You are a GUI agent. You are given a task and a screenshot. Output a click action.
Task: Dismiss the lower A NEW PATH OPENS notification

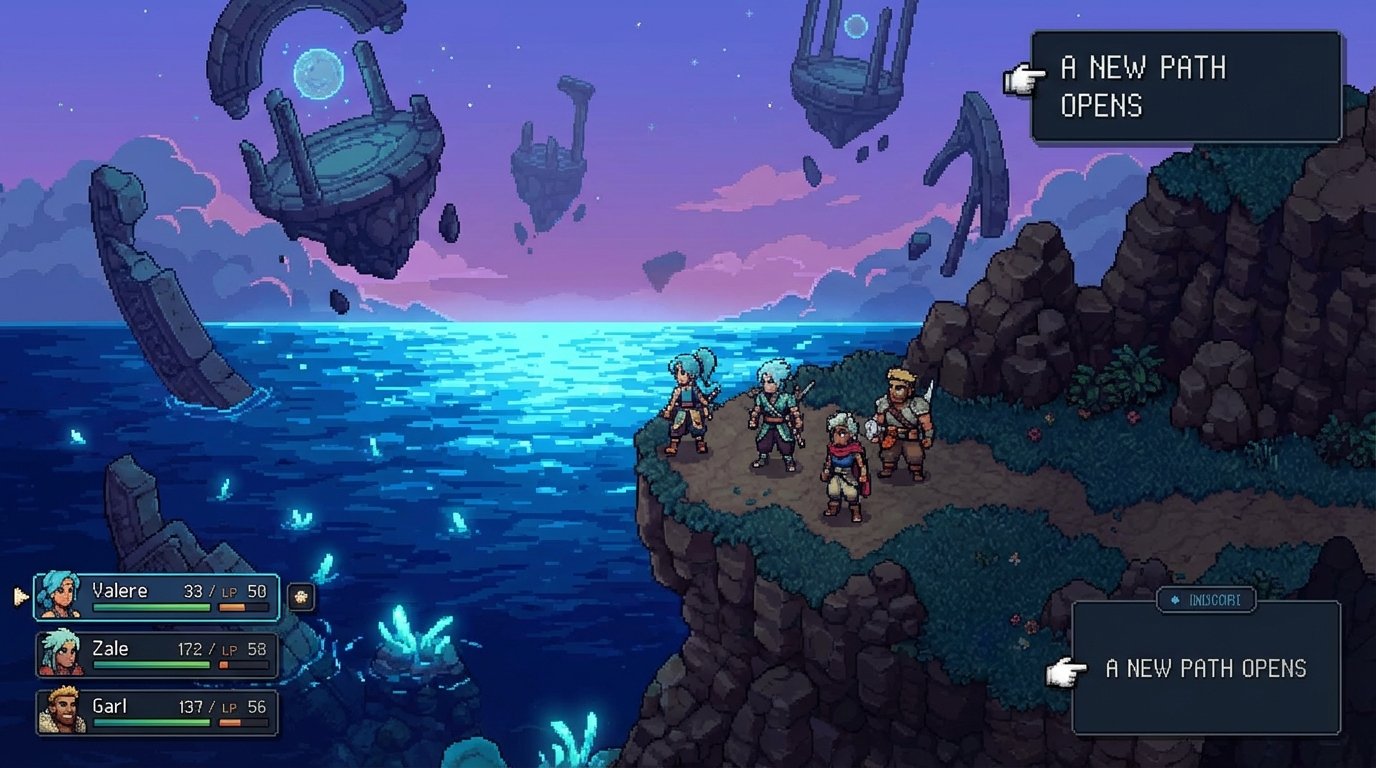1206,668
